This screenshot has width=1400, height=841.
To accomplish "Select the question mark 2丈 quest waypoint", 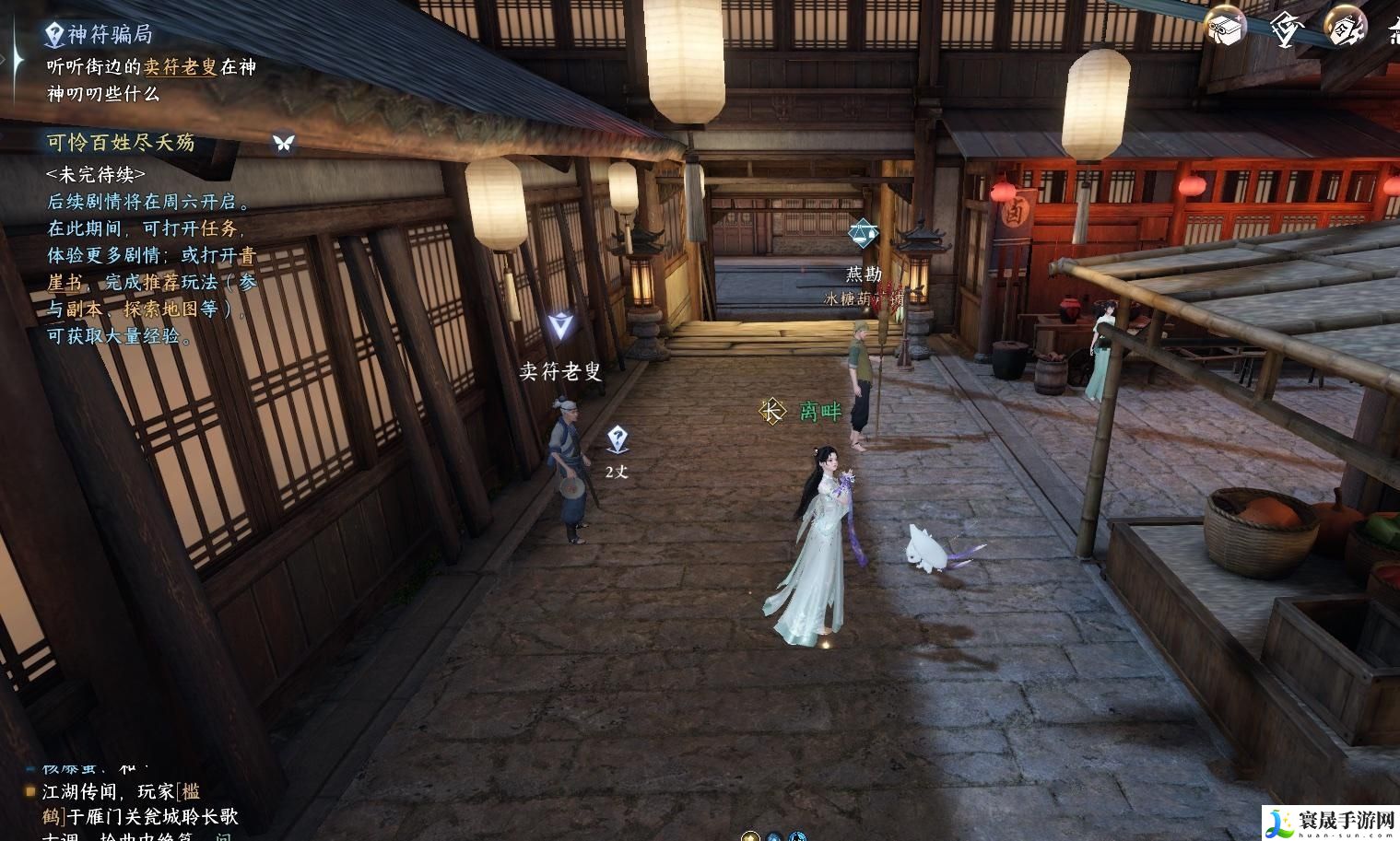I will 618,439.
